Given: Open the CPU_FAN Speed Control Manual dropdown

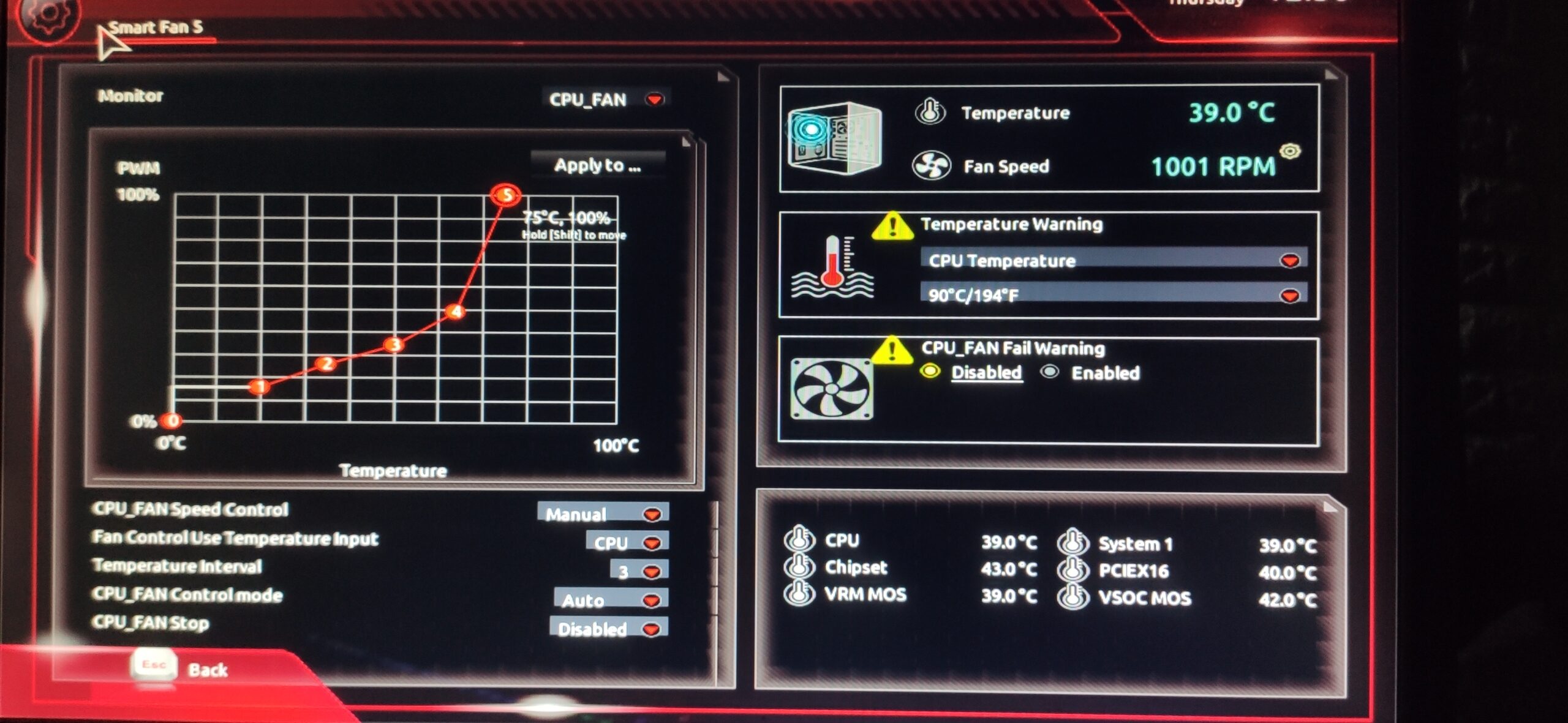Looking at the screenshot, I should pyautogui.click(x=603, y=513).
